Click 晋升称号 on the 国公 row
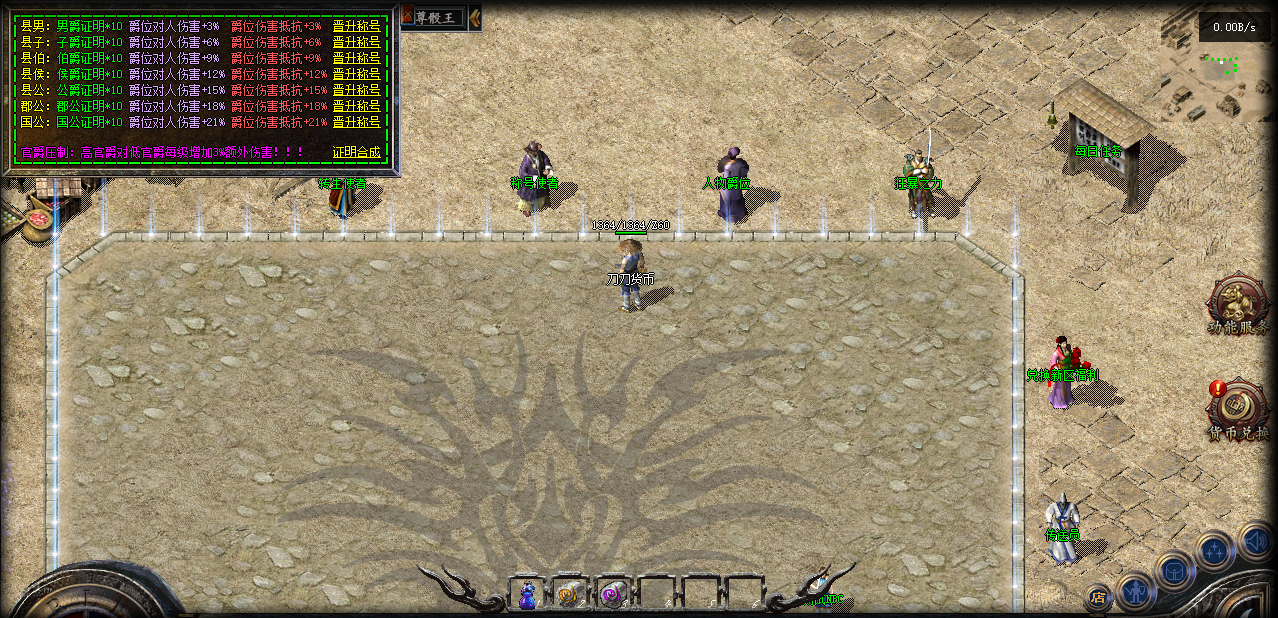Viewport: 1278px width, 618px height. coord(356,122)
